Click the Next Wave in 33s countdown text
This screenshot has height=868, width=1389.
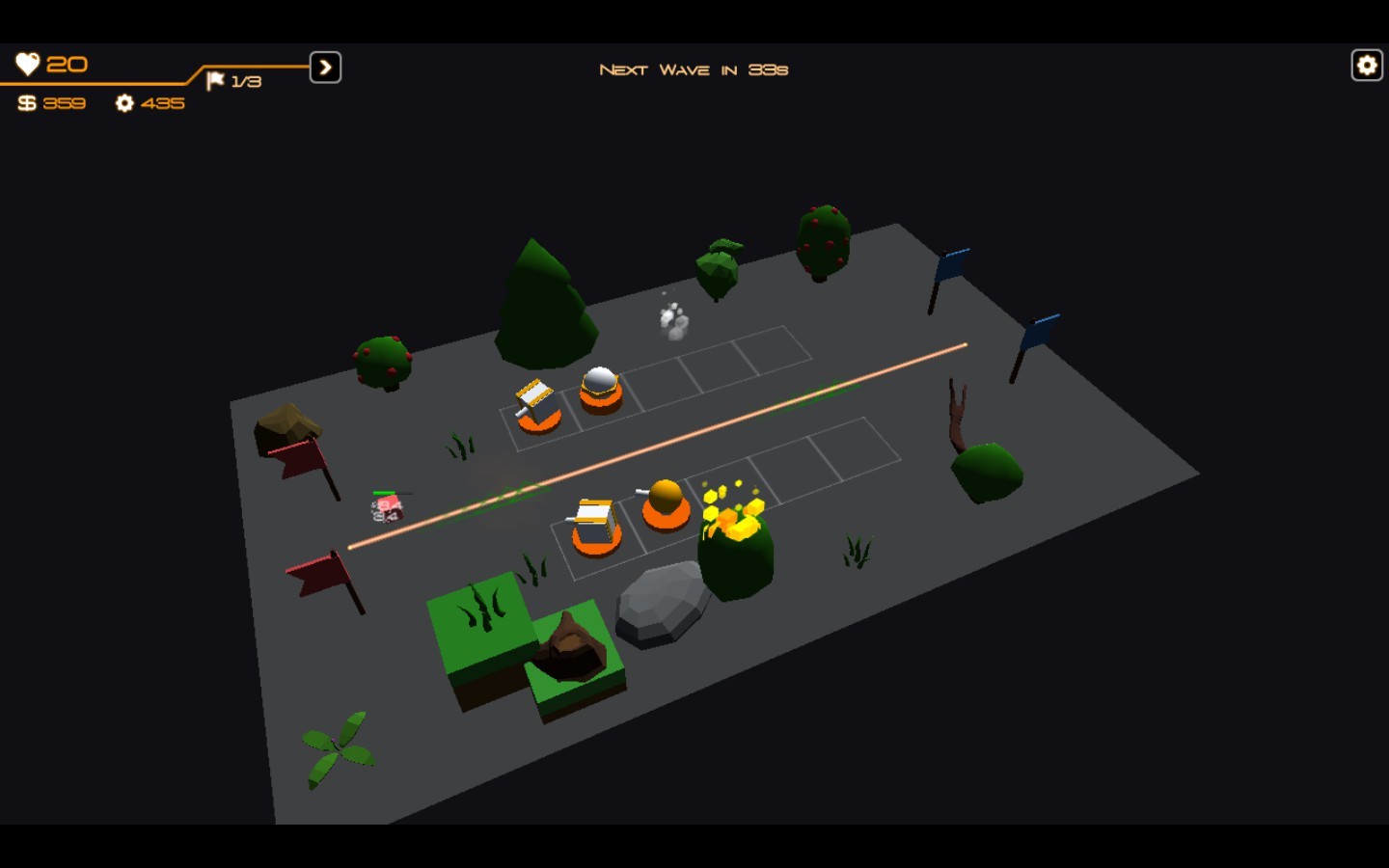693,68
